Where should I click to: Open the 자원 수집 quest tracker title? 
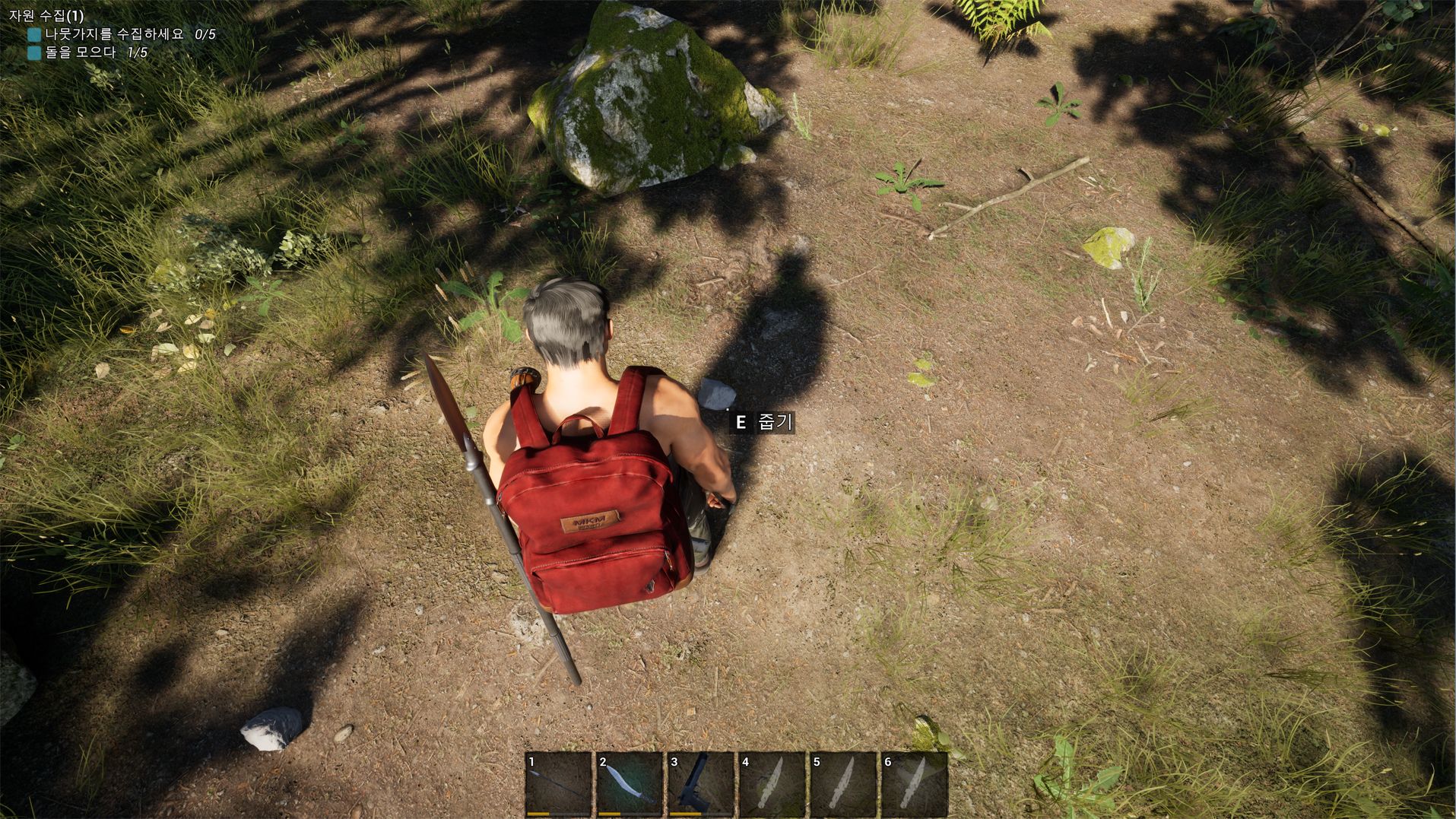point(46,15)
